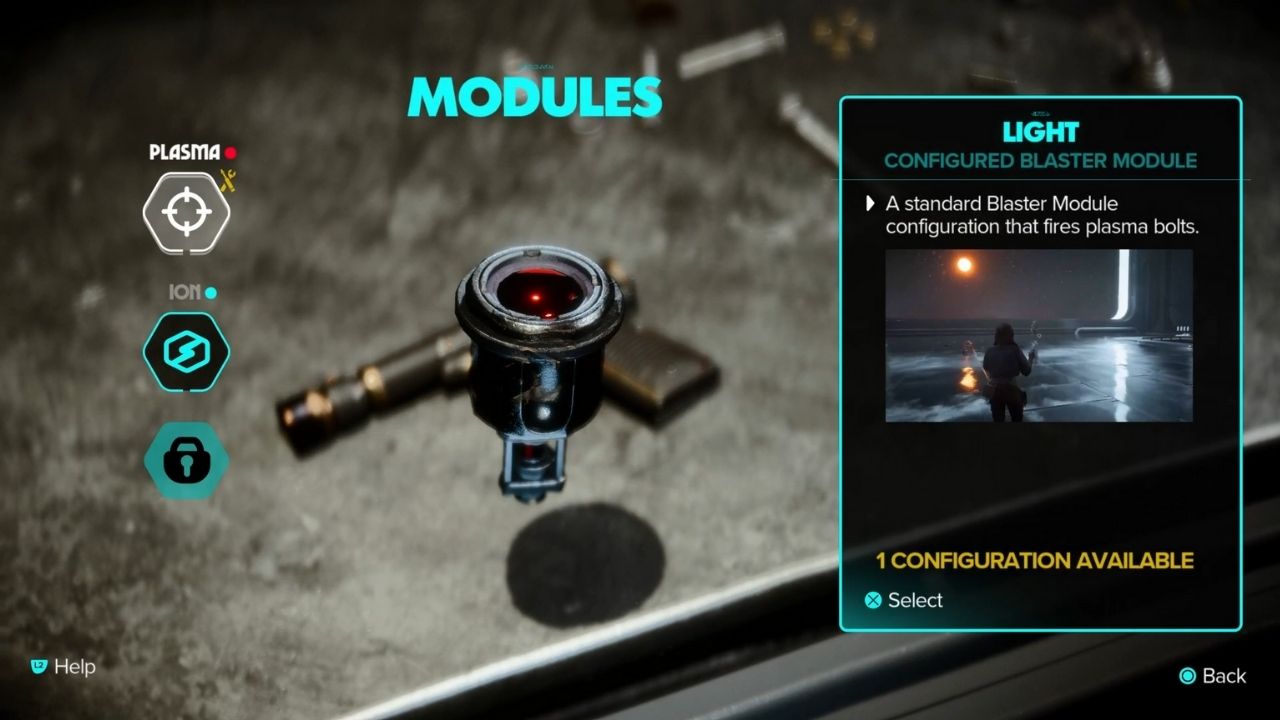Click the plasma bolt gameplay preview video

point(1040,337)
